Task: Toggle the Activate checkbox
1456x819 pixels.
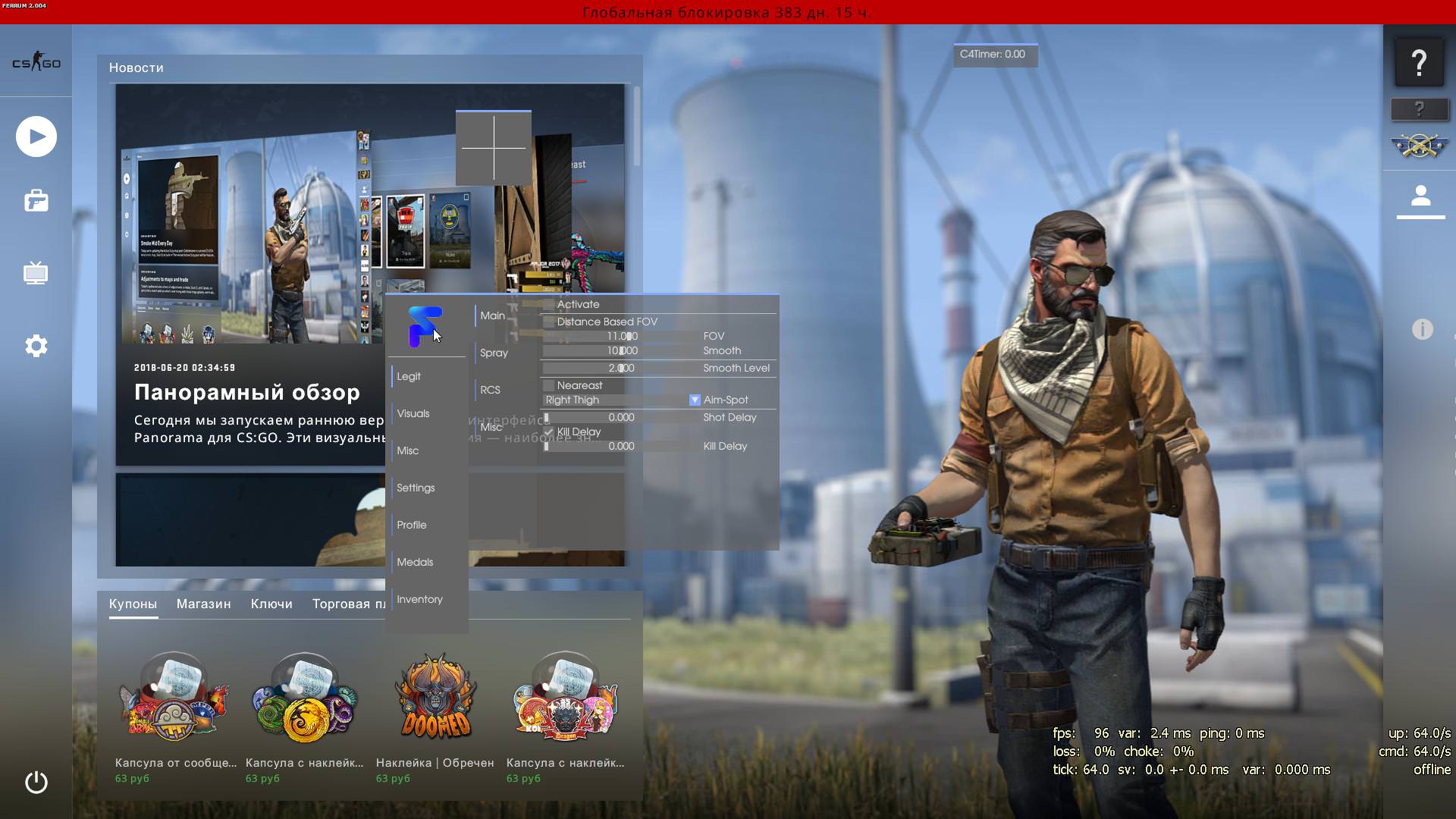Action: (549, 305)
